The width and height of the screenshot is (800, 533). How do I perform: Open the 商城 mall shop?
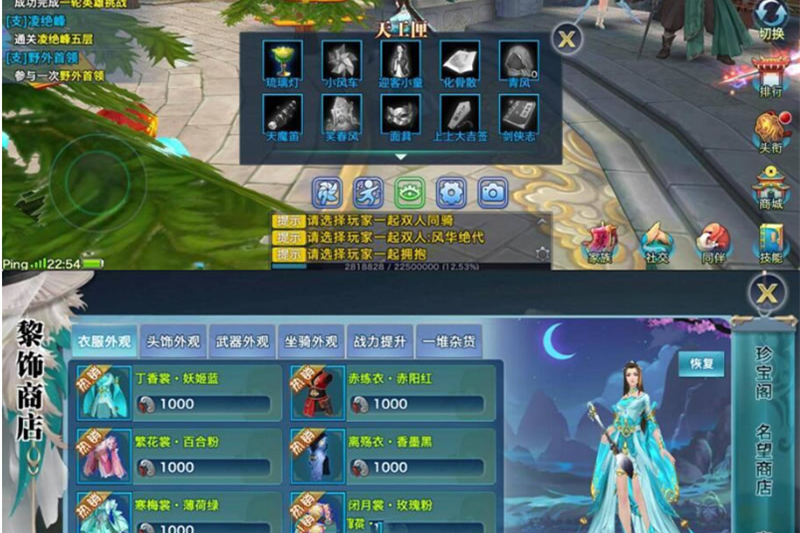tap(771, 186)
